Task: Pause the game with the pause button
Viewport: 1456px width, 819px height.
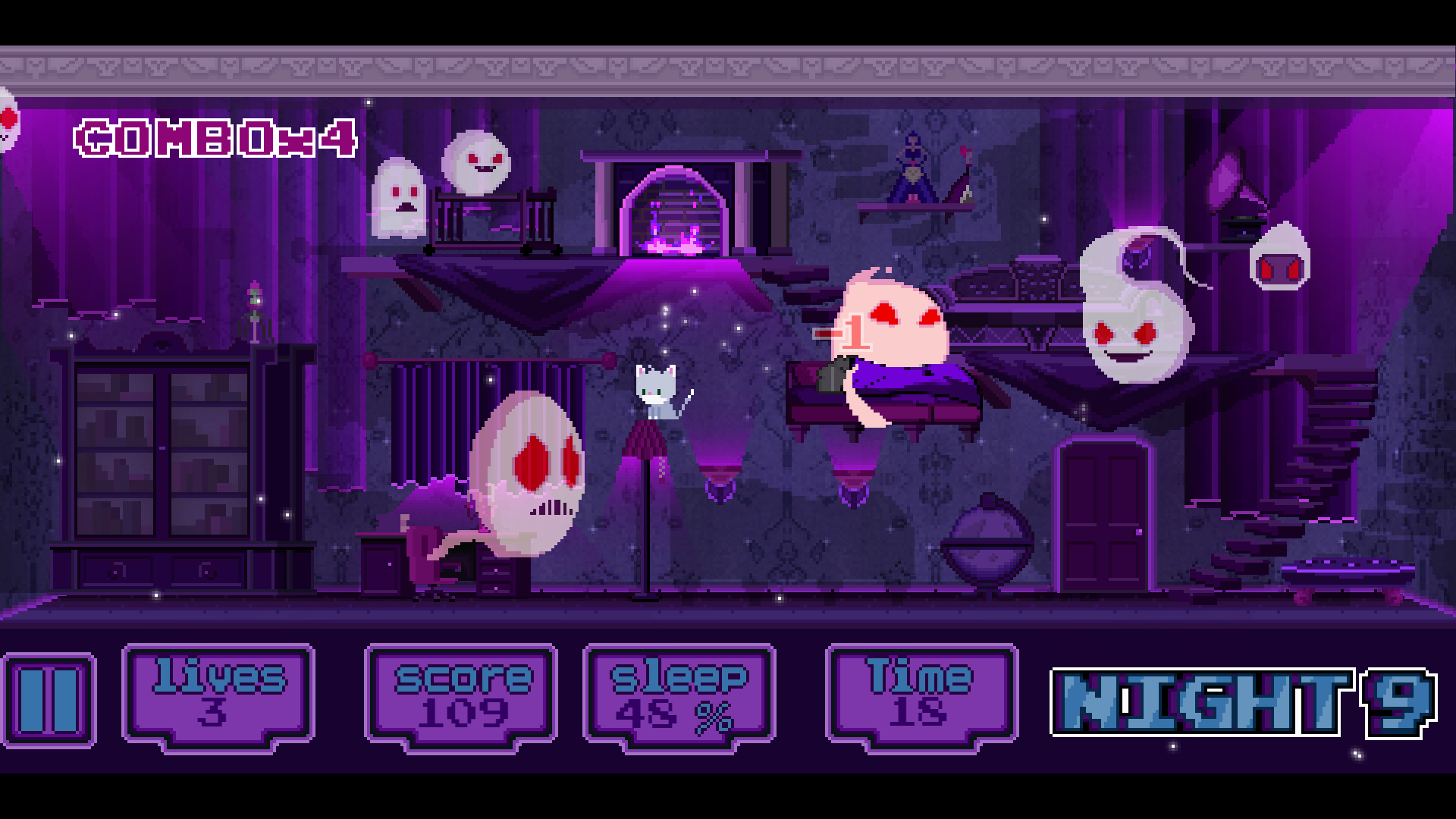Action: click(x=49, y=699)
